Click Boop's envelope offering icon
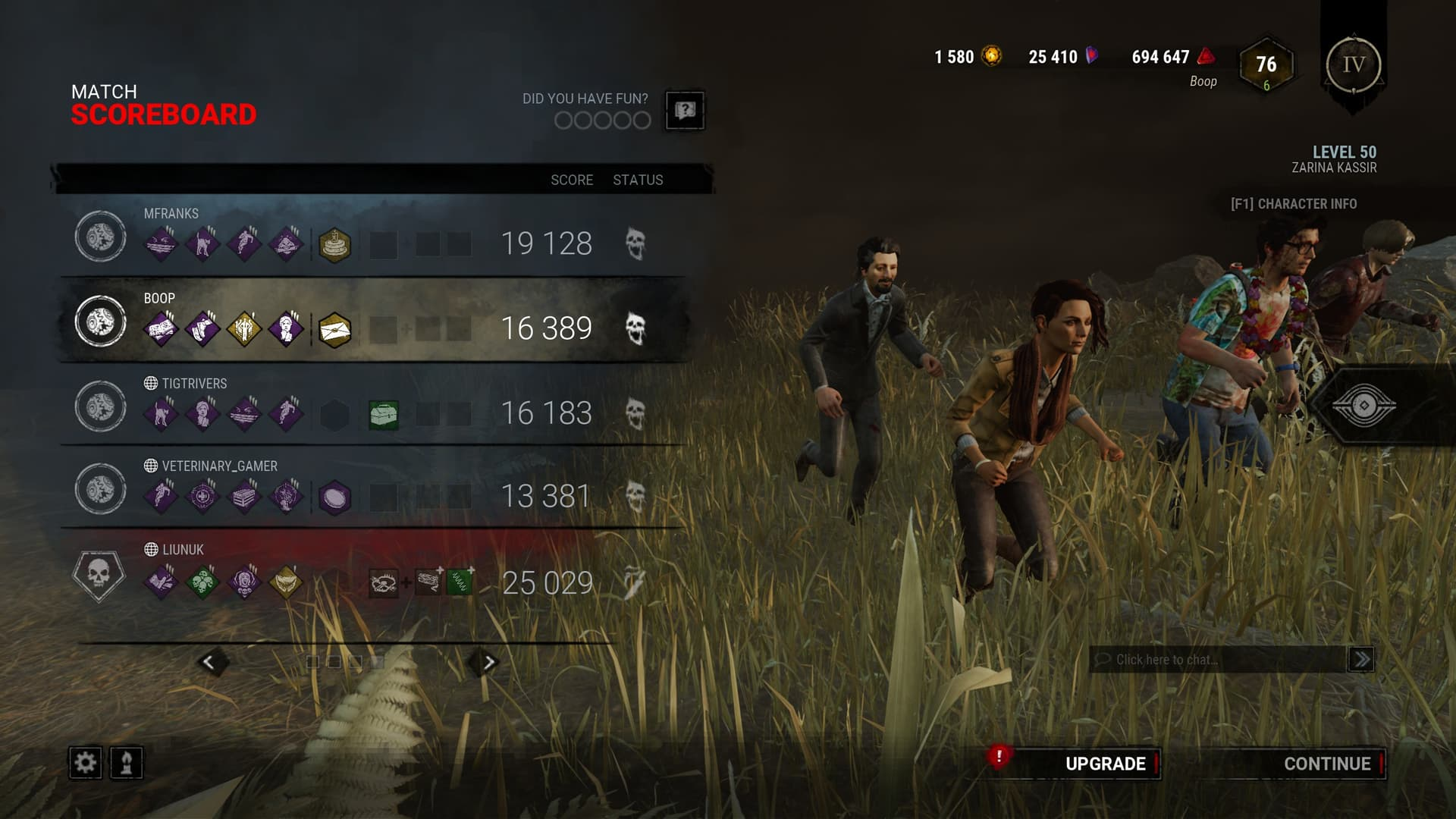The height and width of the screenshot is (819, 1456). [x=334, y=328]
